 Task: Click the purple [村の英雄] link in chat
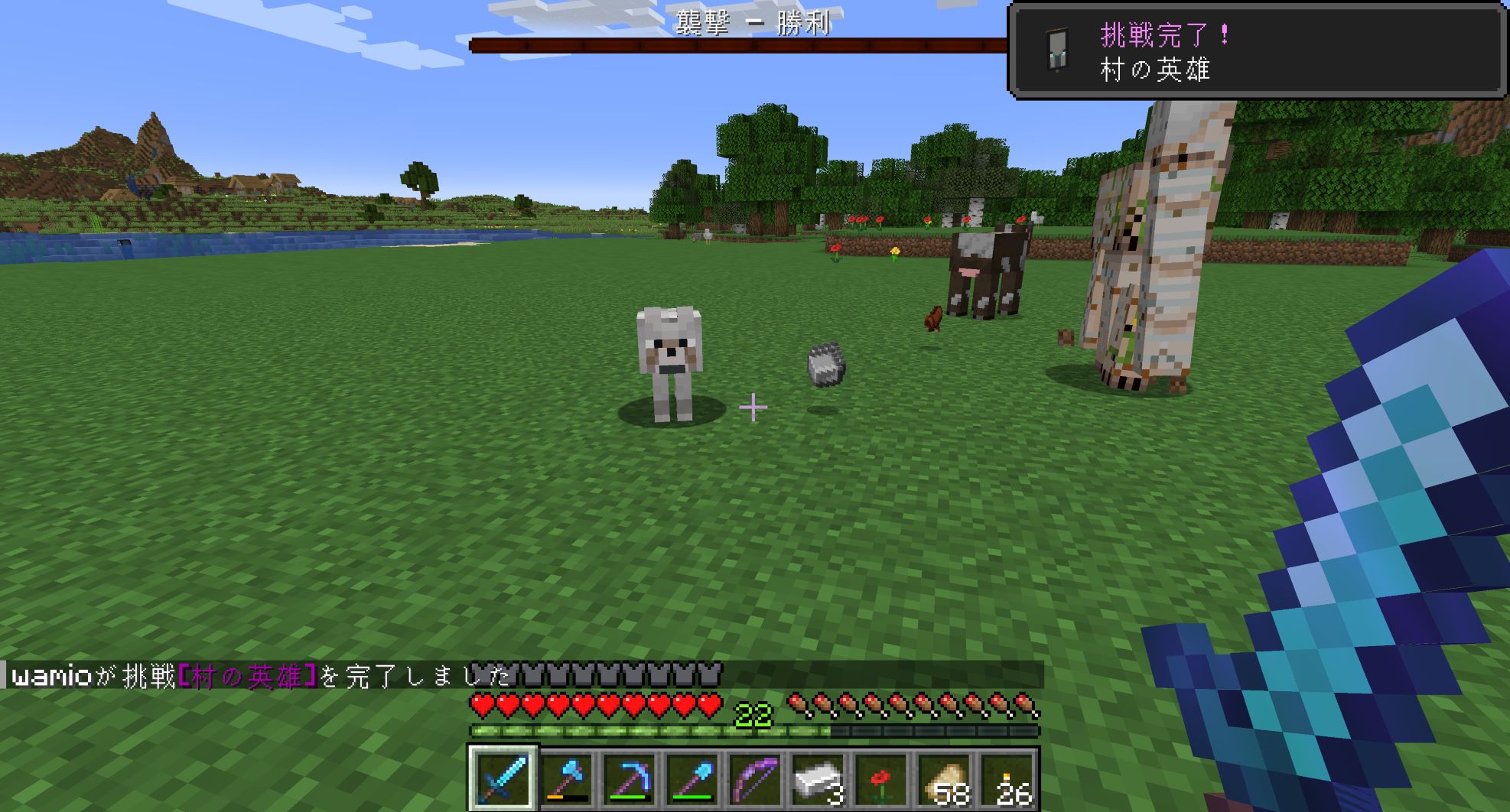click(247, 677)
